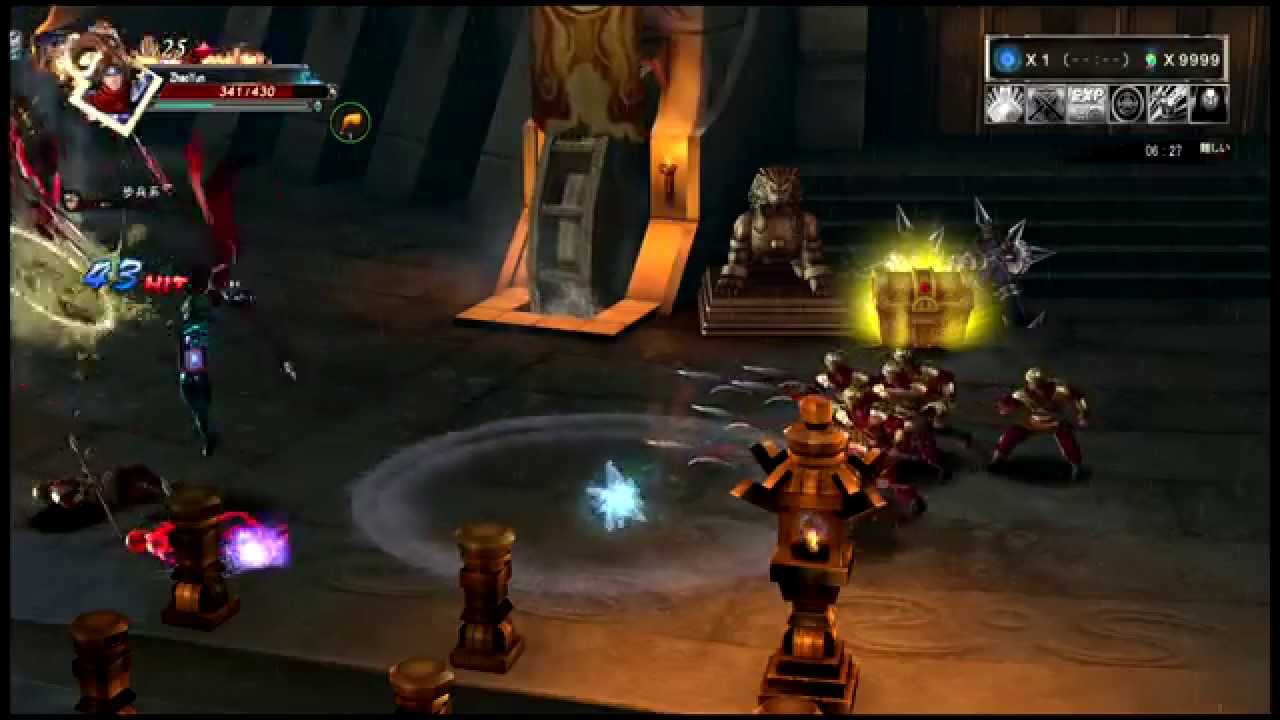The image size is (1280, 720).
Task: Select the crossed weapons buff icon
Action: (1045, 104)
